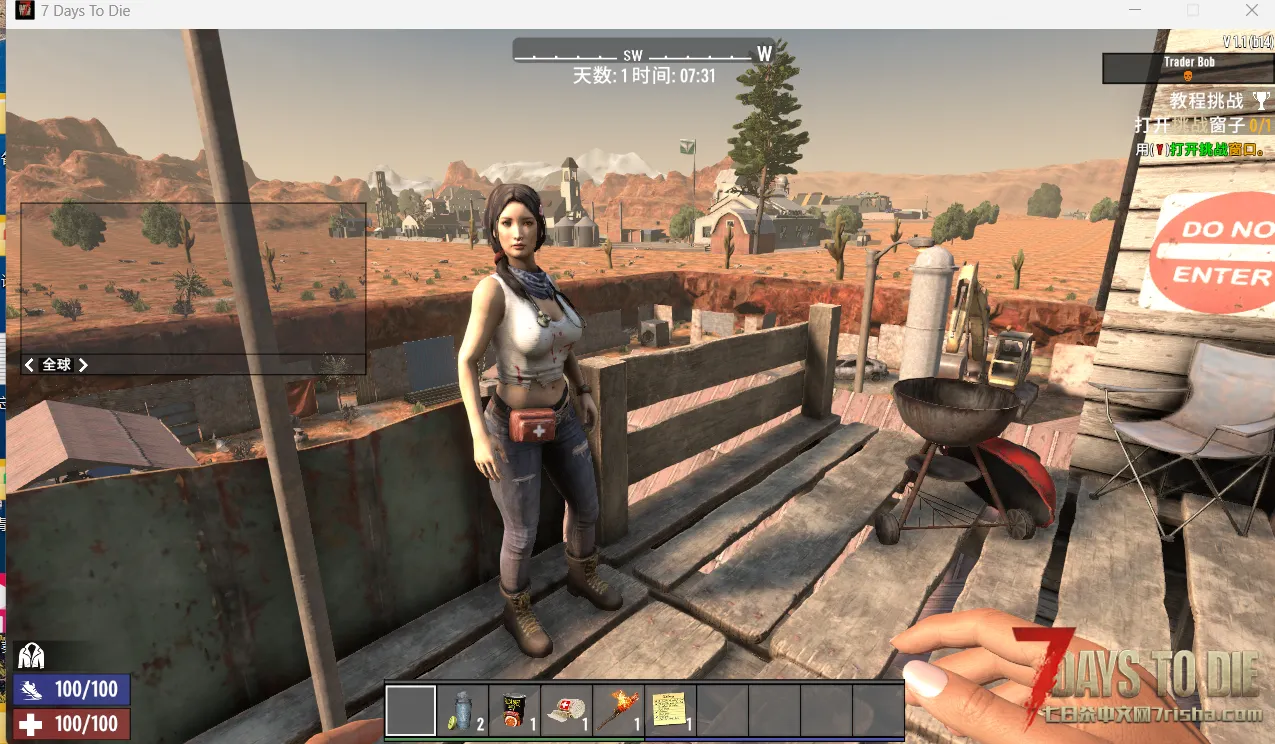Equip the burning torch from hotbar

[619, 710]
